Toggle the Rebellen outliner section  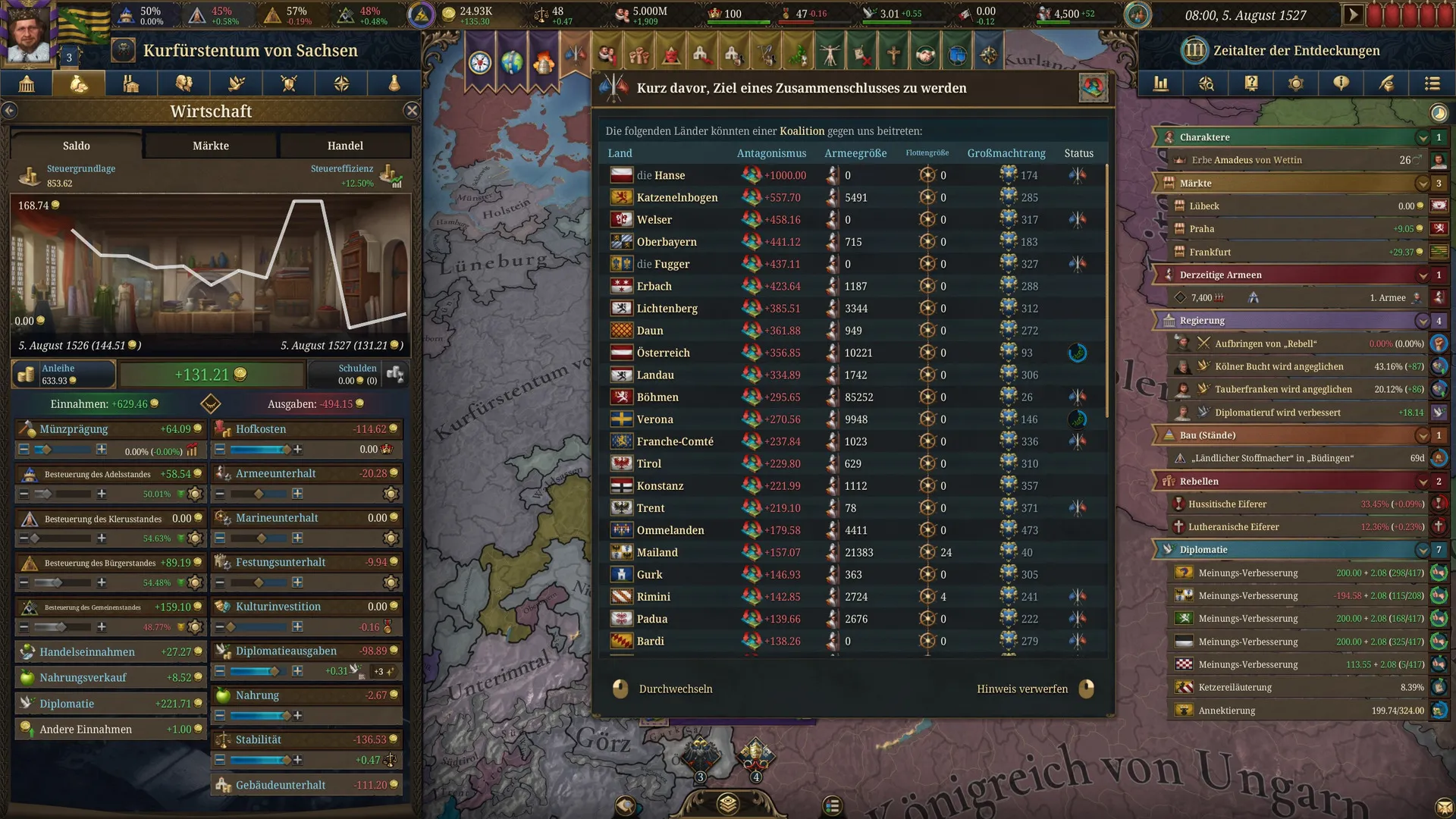(x=1422, y=482)
